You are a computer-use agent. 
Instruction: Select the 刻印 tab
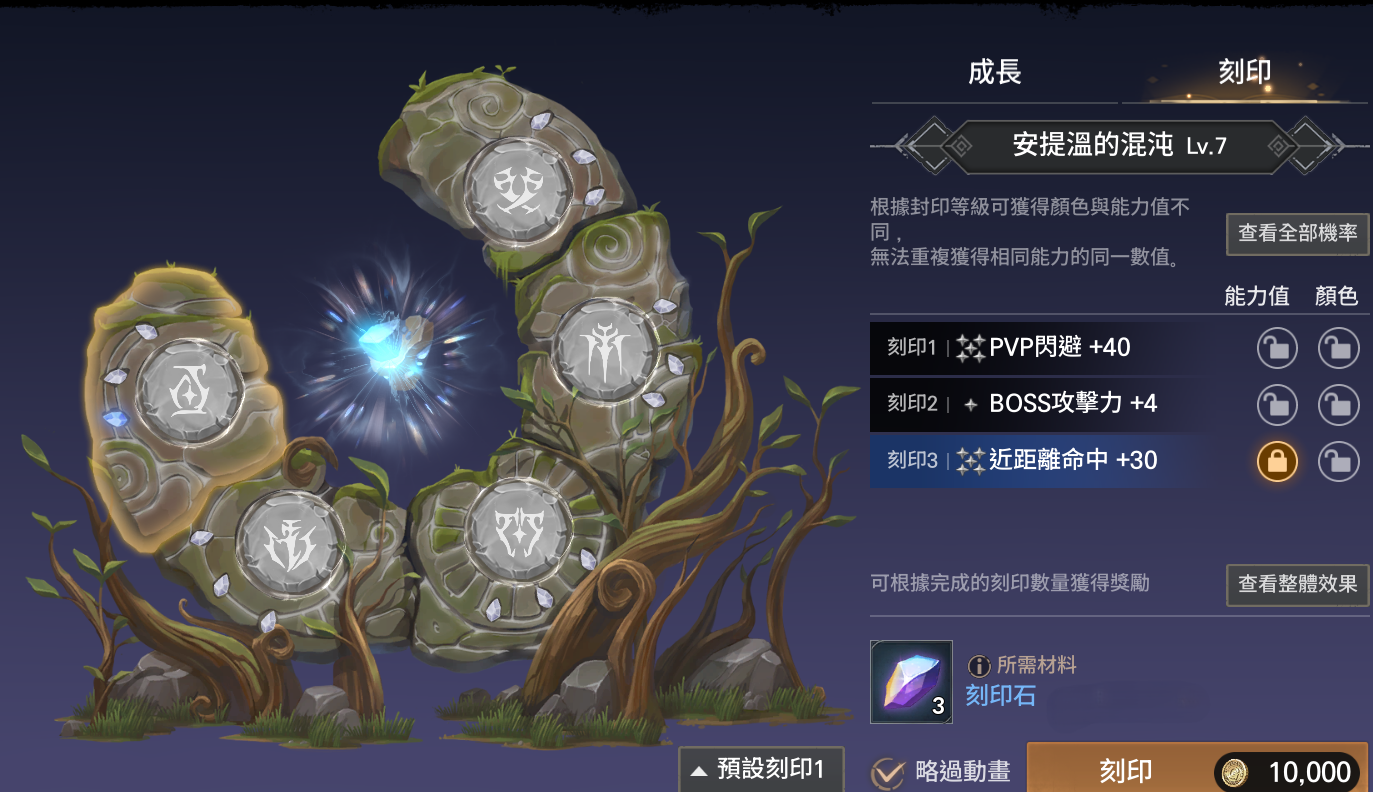coord(1244,73)
